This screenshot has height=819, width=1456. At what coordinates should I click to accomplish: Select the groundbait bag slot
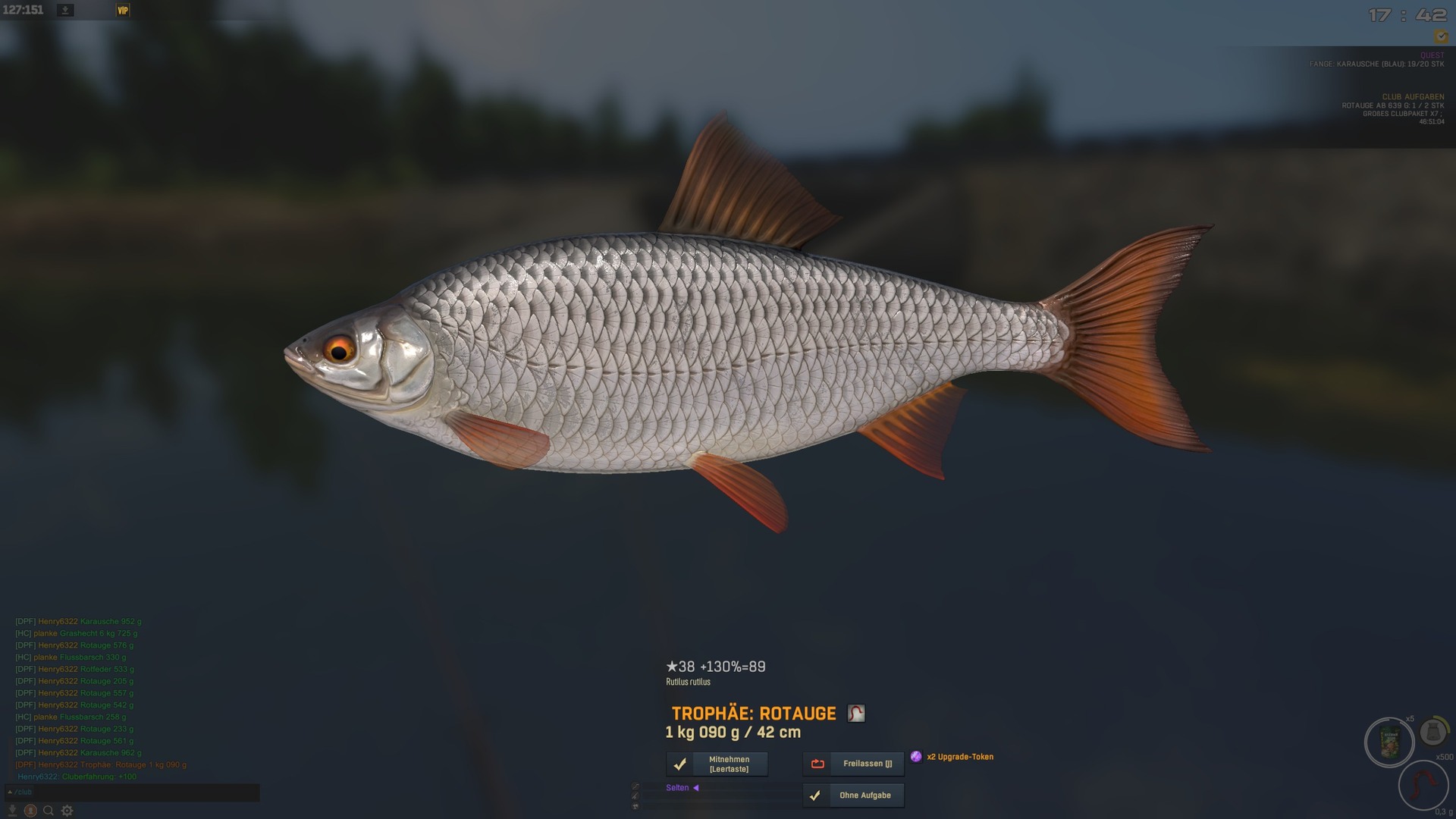[x=1389, y=742]
